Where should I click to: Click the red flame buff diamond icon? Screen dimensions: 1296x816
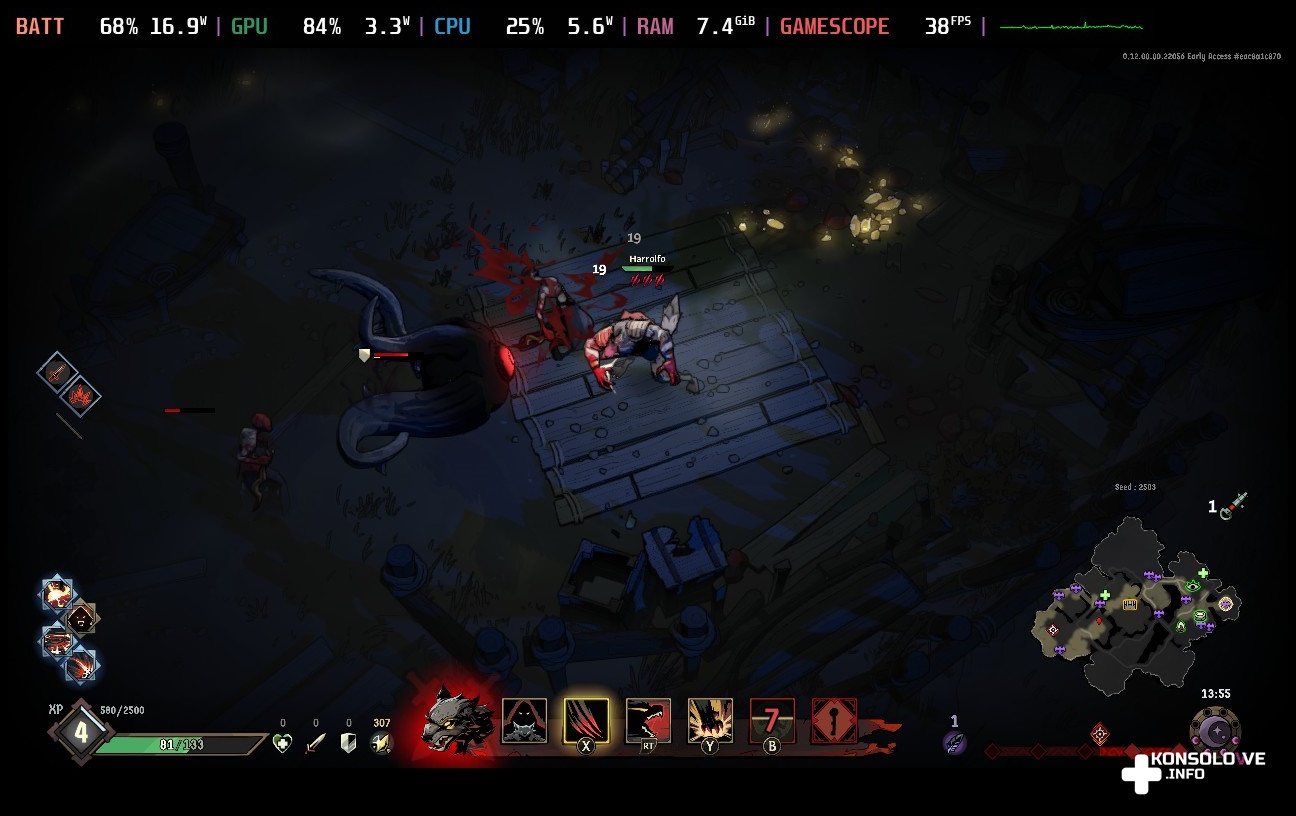tap(80, 396)
